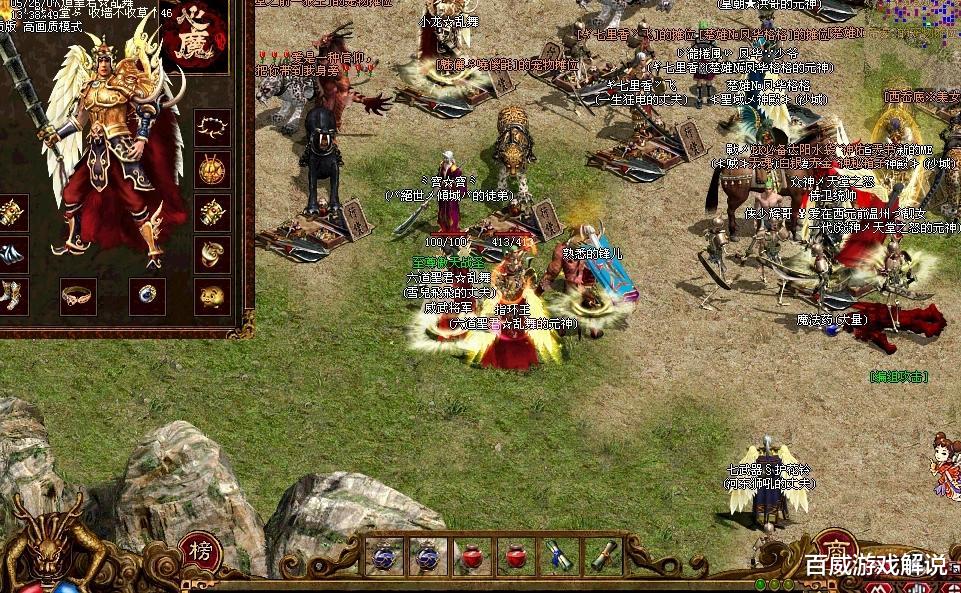The height and width of the screenshot is (593, 961).
Task: Select the pink-jeweled gold ring slot
Action: click(78, 296)
